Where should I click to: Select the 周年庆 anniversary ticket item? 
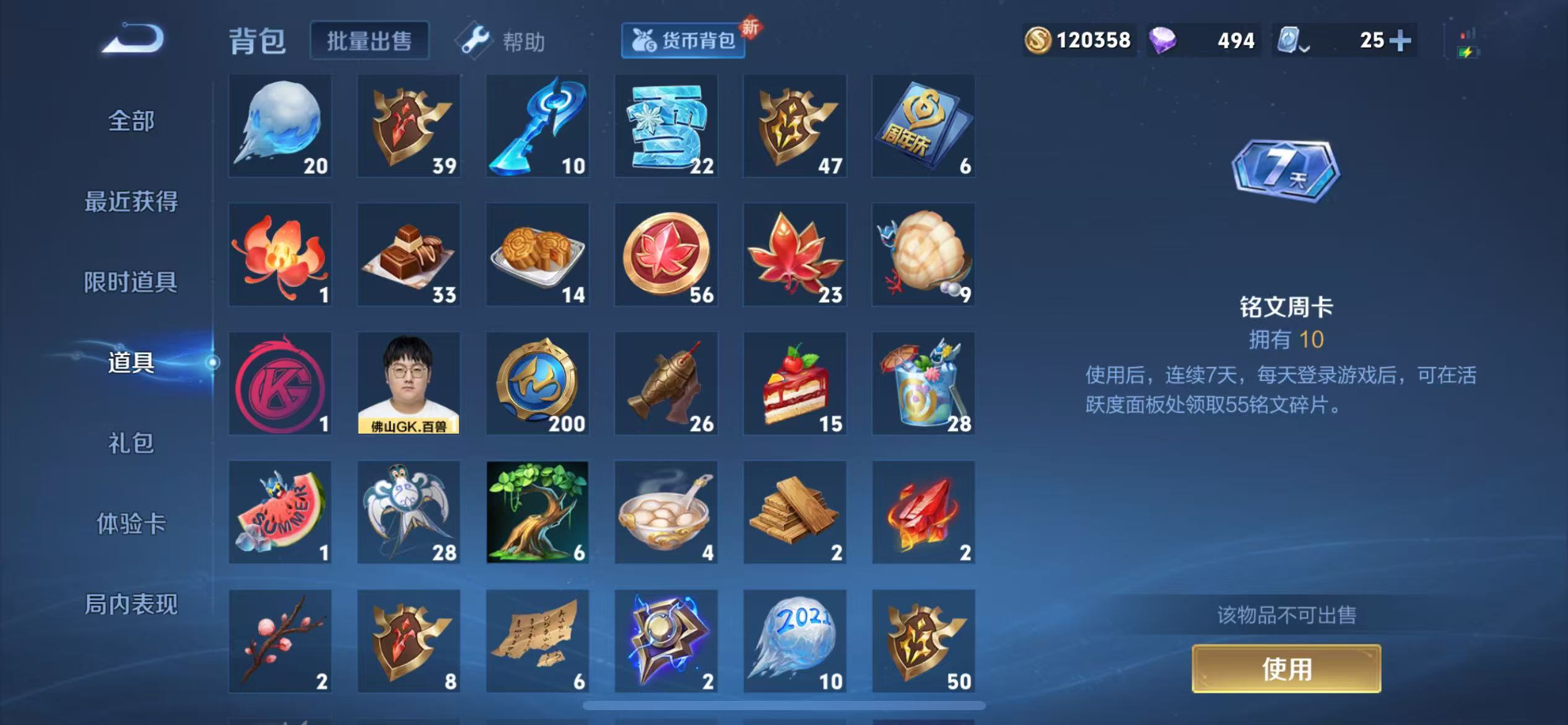[x=923, y=126]
